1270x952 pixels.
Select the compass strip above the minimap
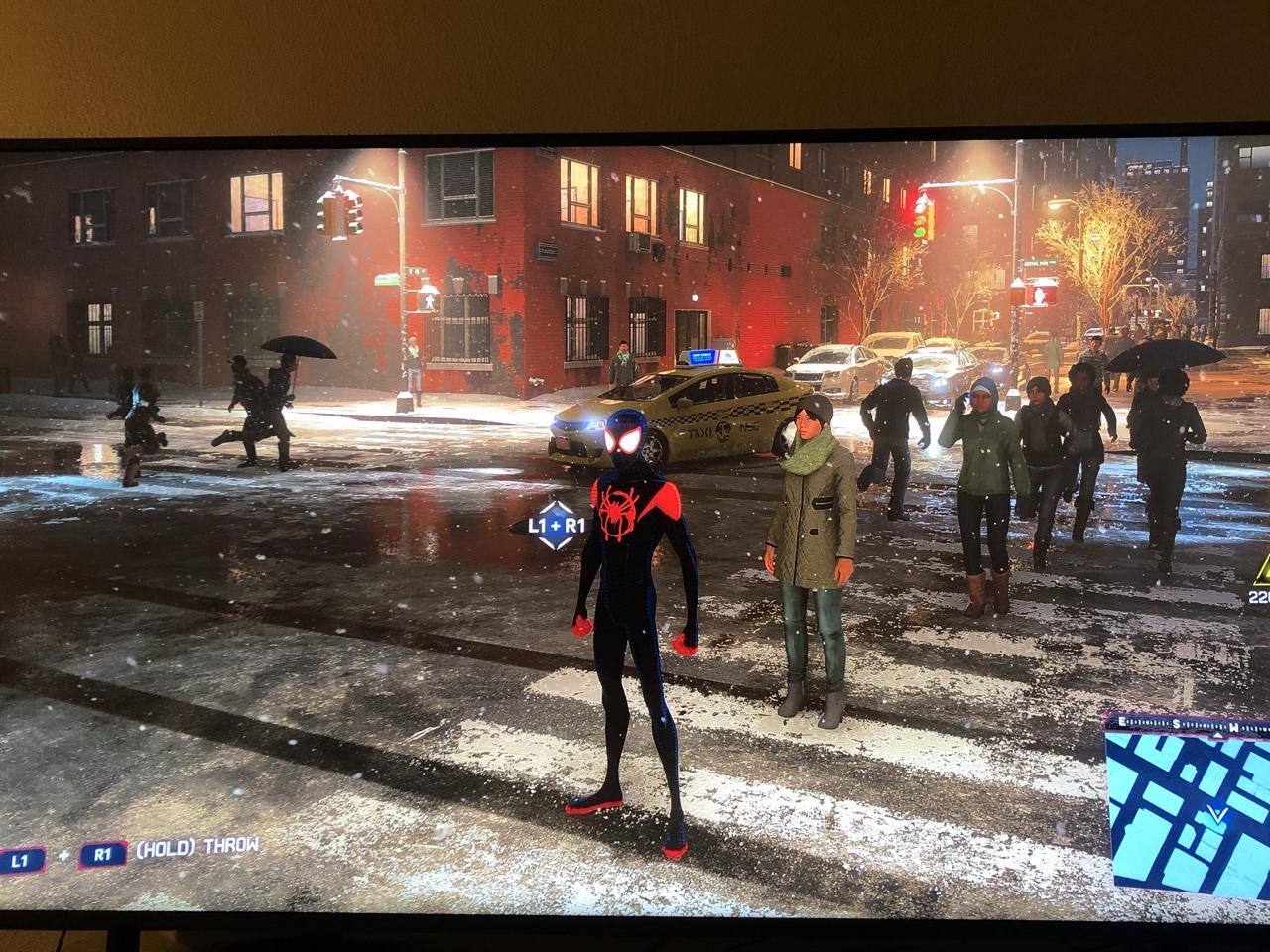(1189, 724)
